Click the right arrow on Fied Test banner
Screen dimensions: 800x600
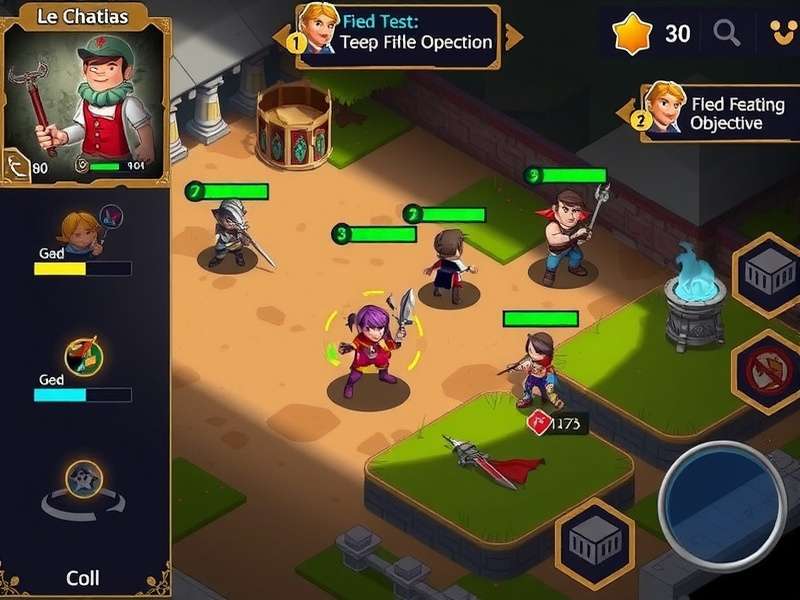pos(514,38)
